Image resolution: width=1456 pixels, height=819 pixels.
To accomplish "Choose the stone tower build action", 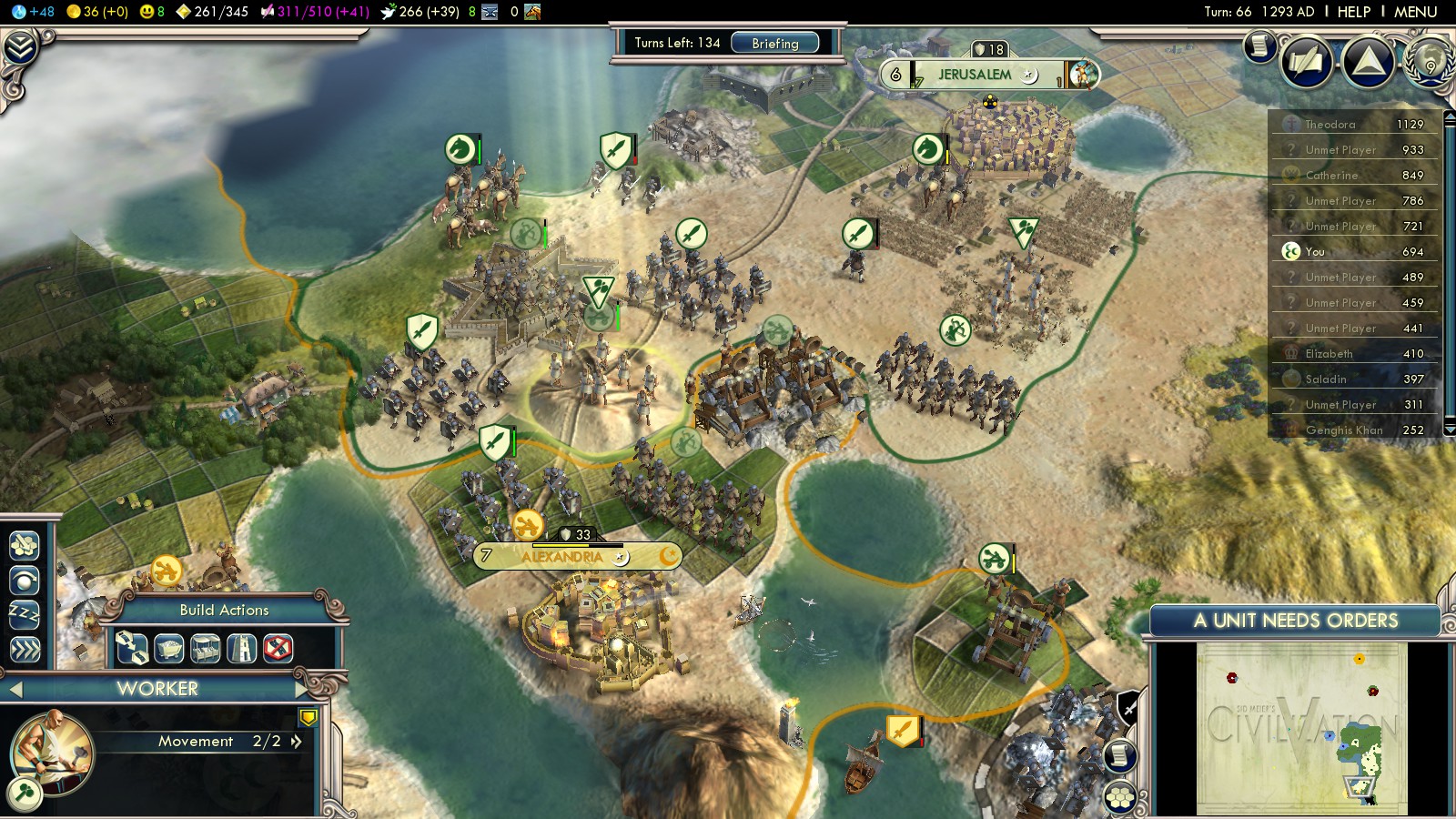I will (x=242, y=648).
